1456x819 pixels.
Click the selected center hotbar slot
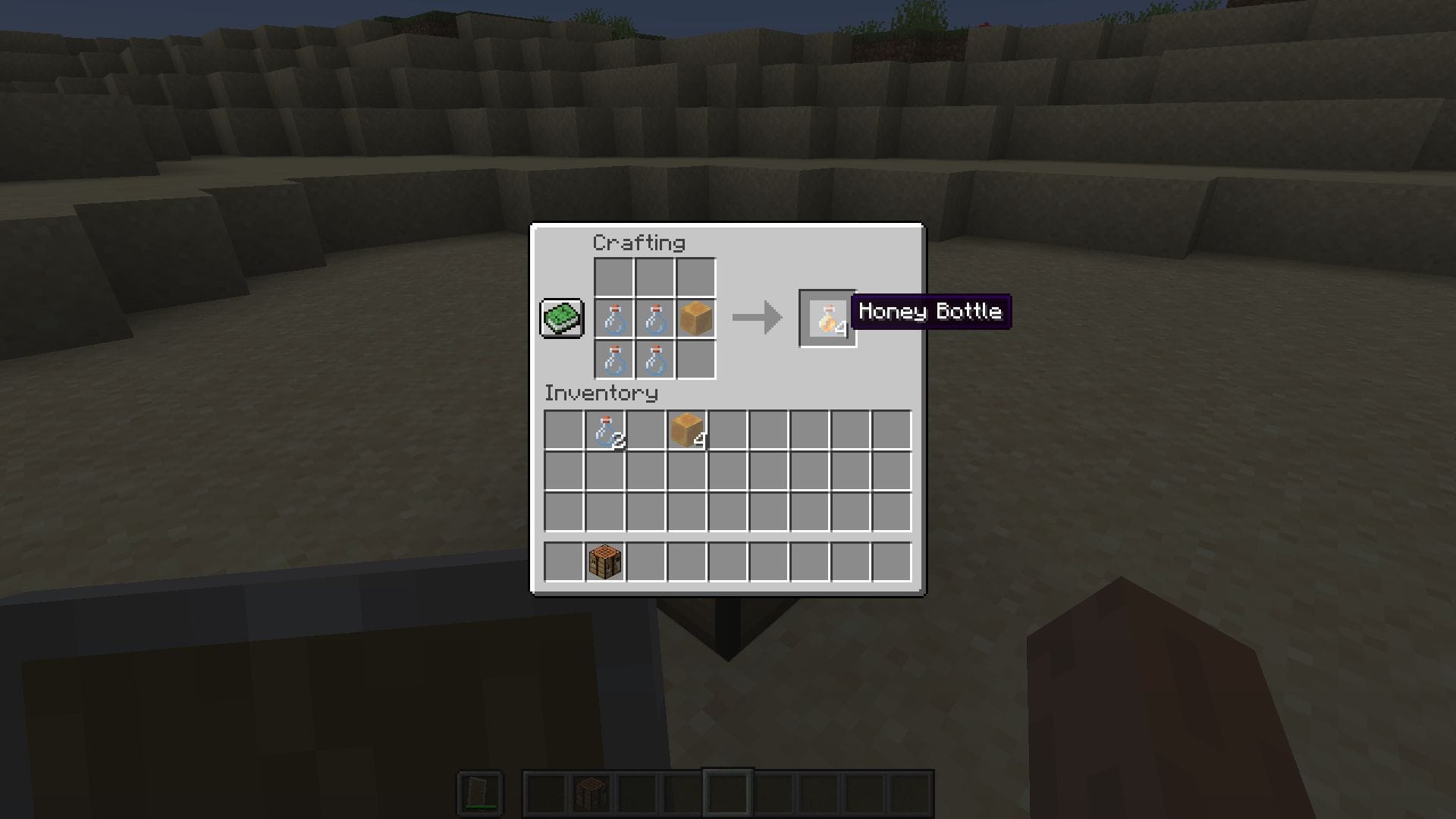coord(728,791)
